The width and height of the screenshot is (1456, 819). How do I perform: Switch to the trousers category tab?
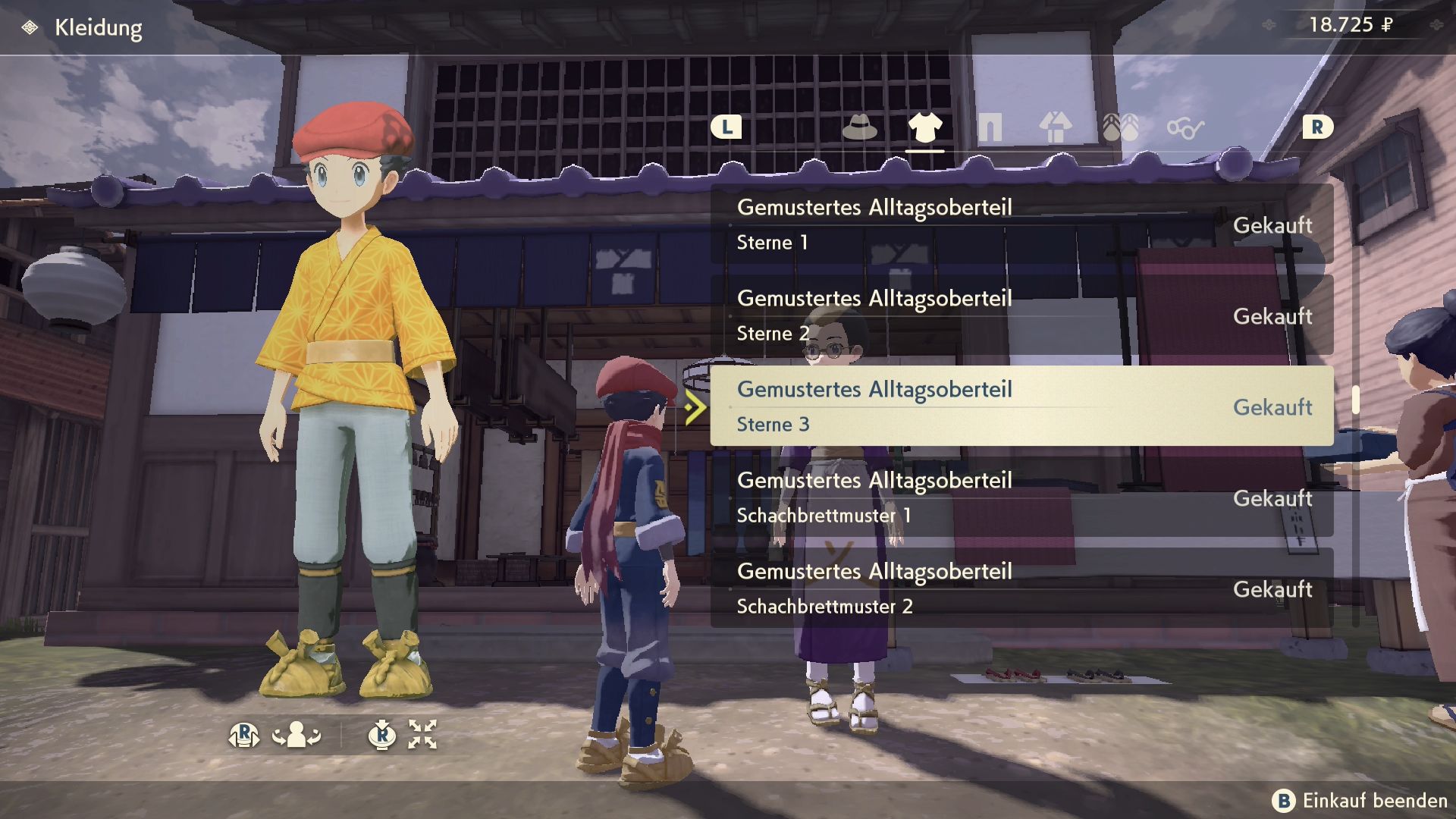tap(990, 127)
